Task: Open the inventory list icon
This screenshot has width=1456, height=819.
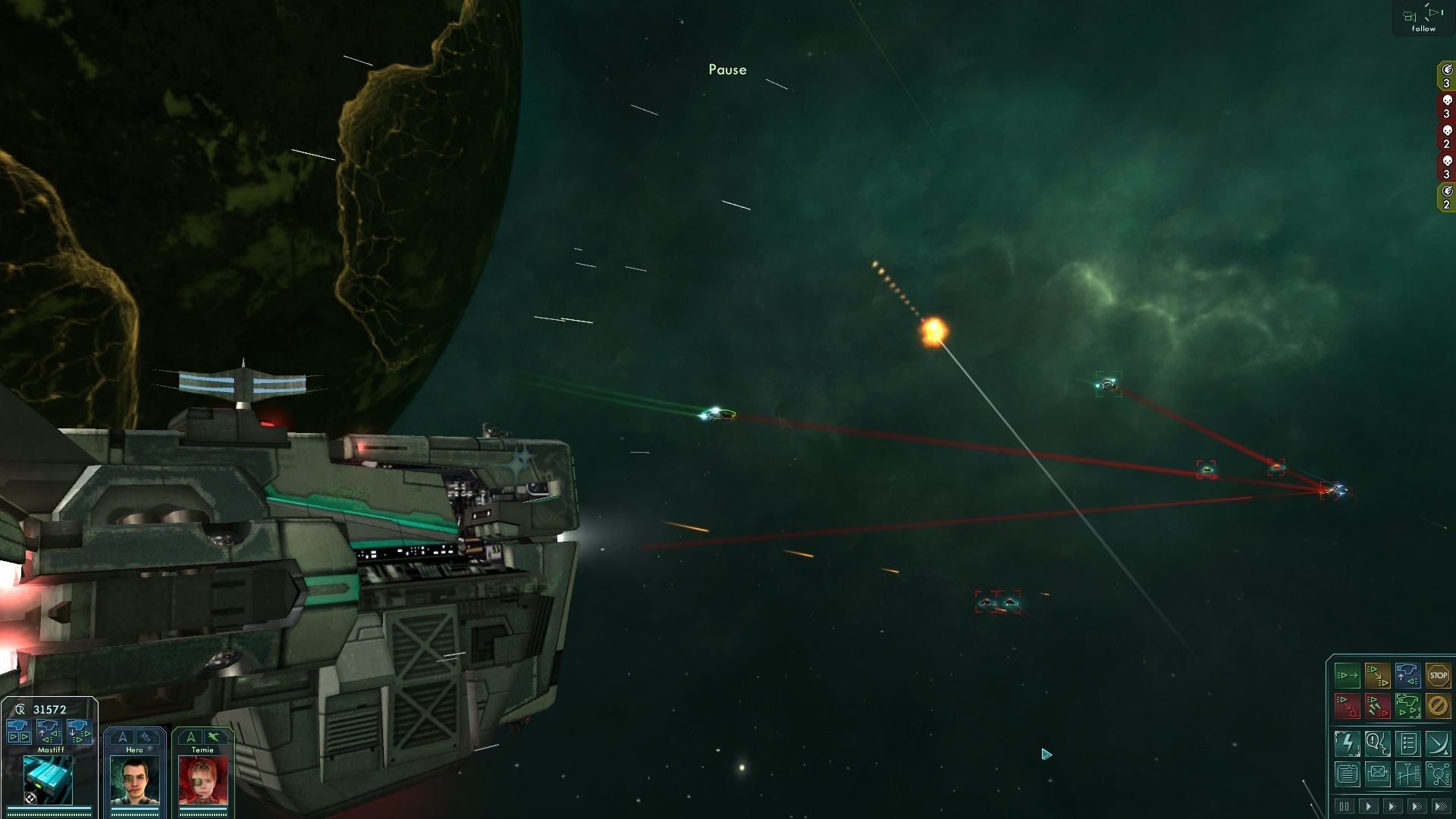Action: [1408, 743]
